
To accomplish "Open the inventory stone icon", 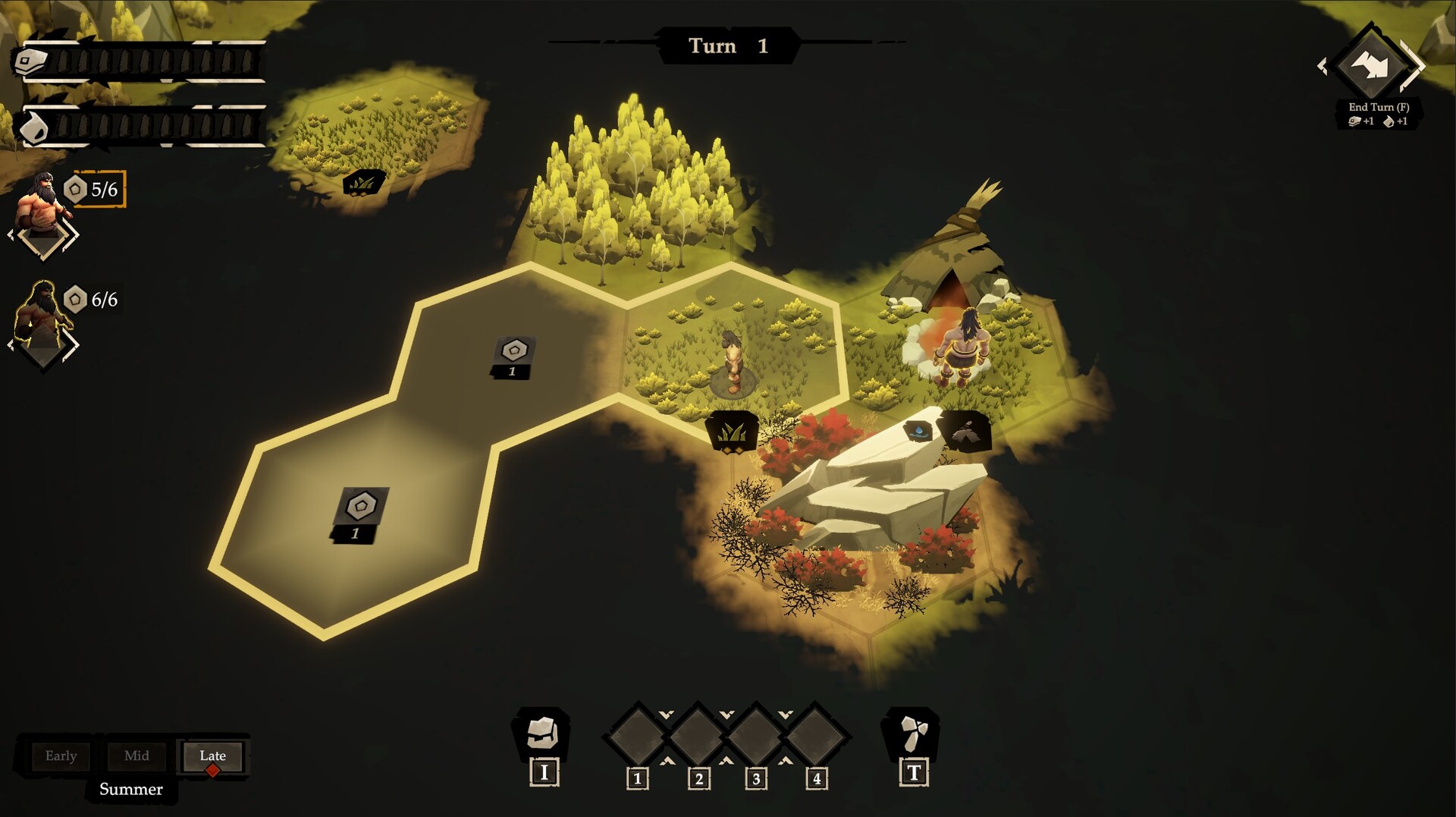I will click(x=543, y=733).
